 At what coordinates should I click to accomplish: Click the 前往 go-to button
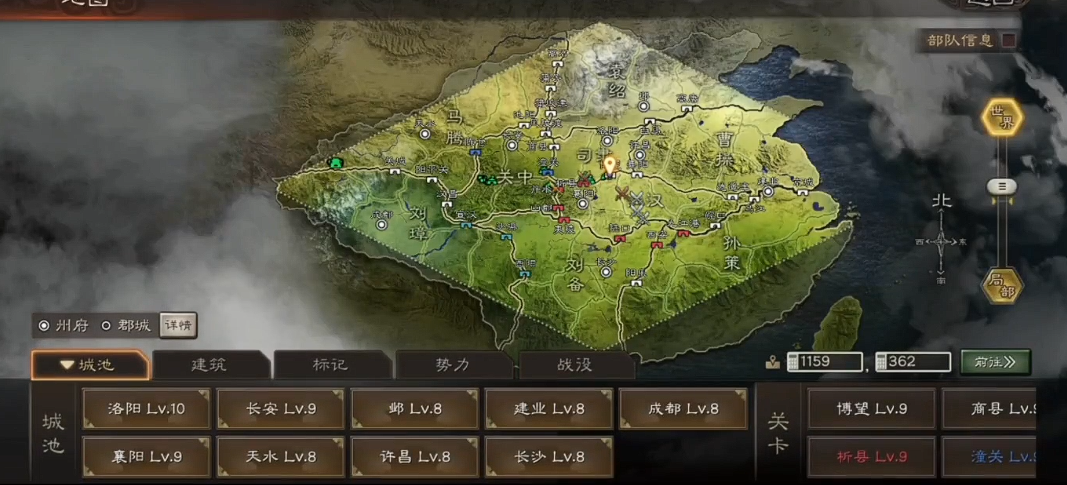995,362
